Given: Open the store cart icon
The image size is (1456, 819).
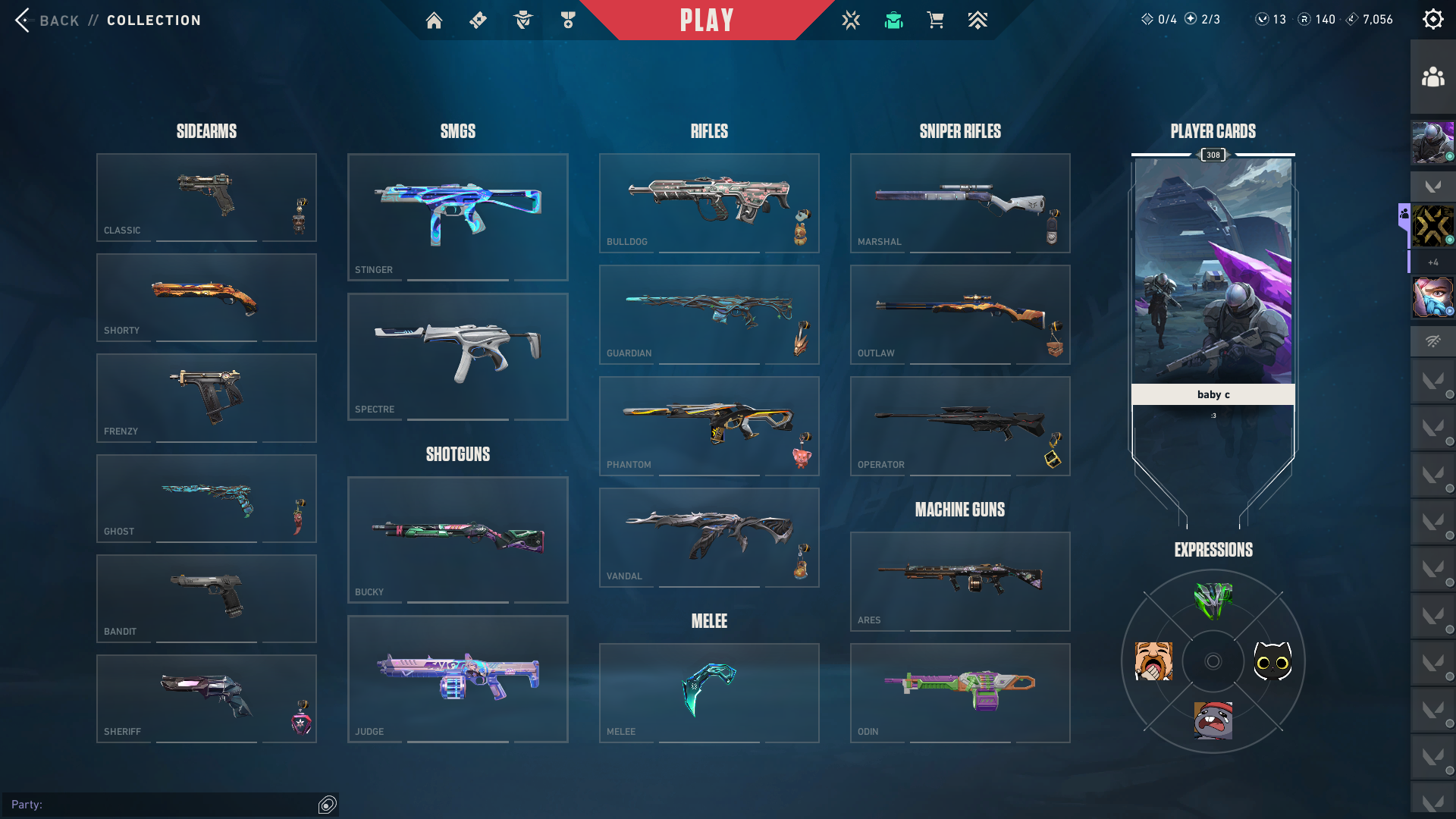Looking at the screenshot, I should tap(935, 20).
